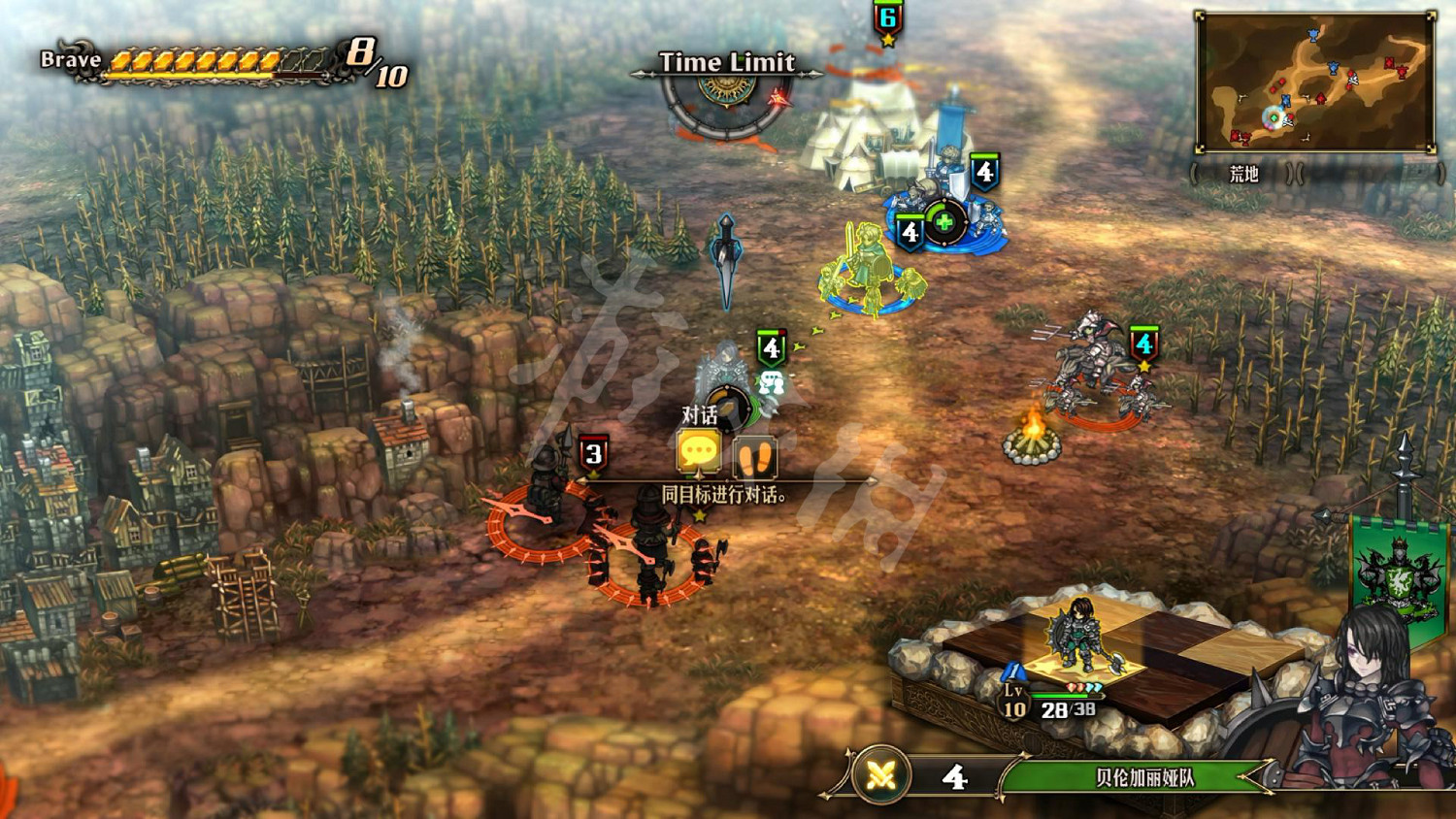Select the footsteps move icon
The image size is (1456, 819).
click(754, 457)
